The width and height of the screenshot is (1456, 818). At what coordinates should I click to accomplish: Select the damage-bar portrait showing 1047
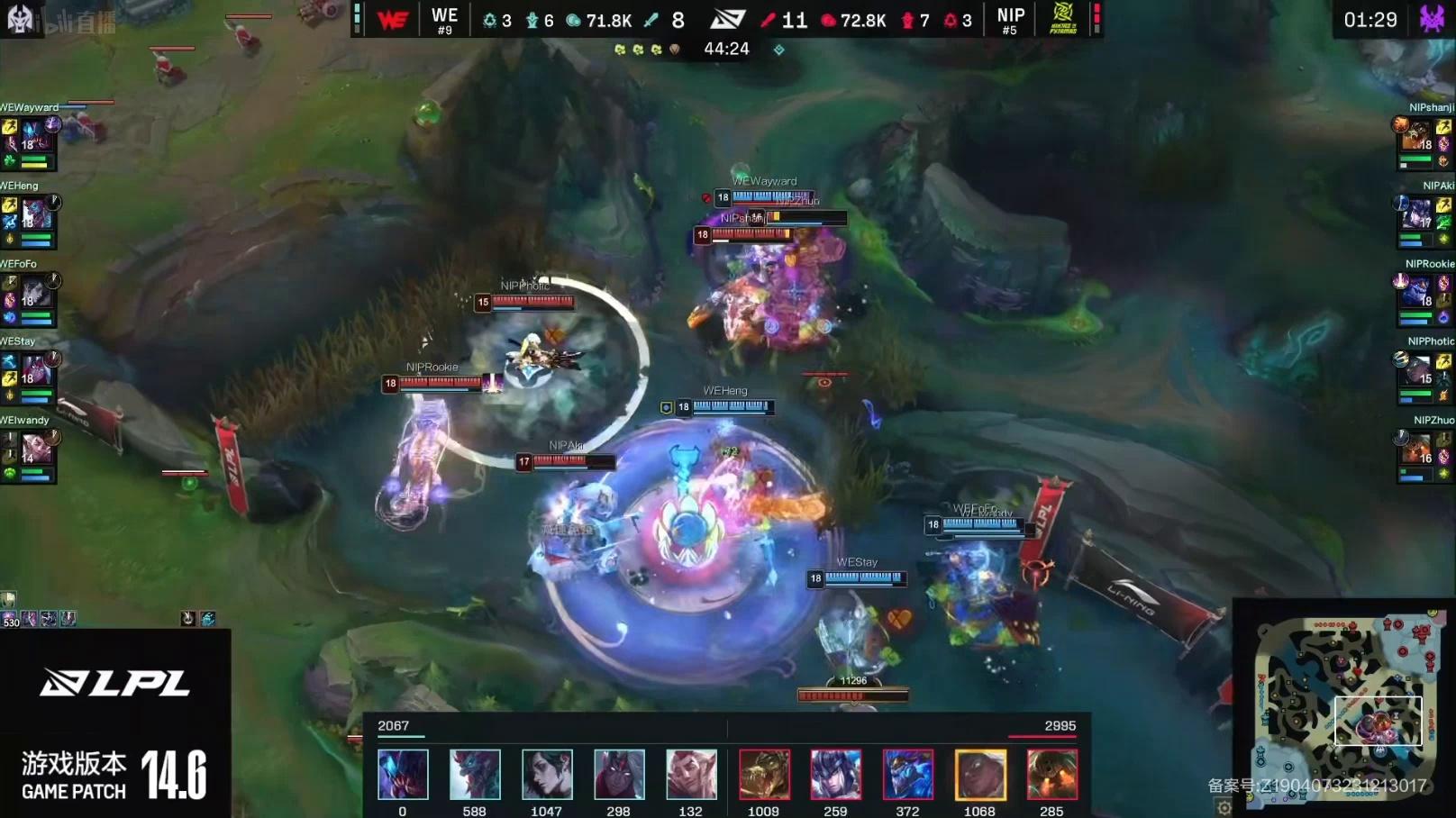click(x=547, y=774)
